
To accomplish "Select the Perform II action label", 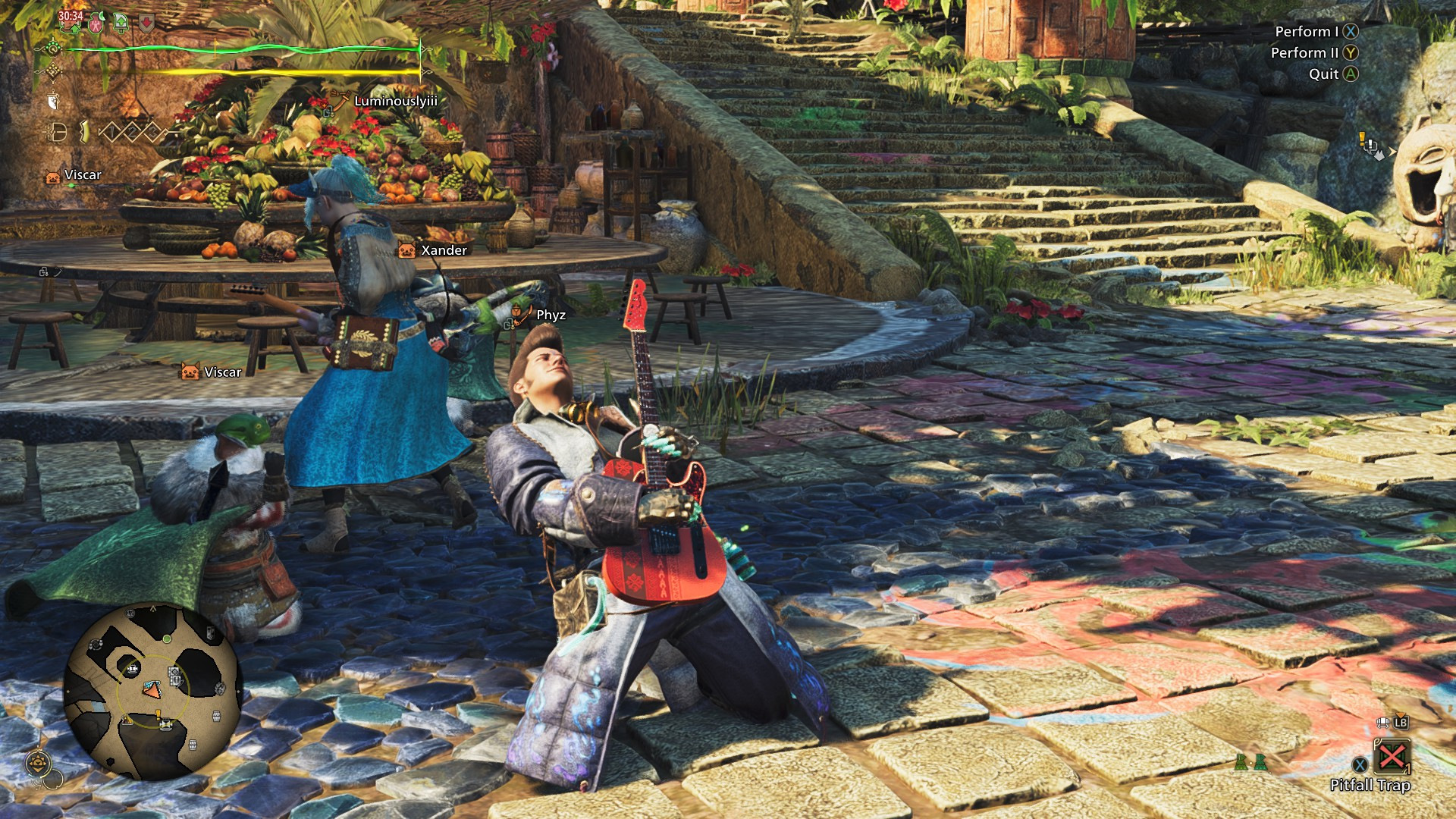I will [x=1304, y=53].
